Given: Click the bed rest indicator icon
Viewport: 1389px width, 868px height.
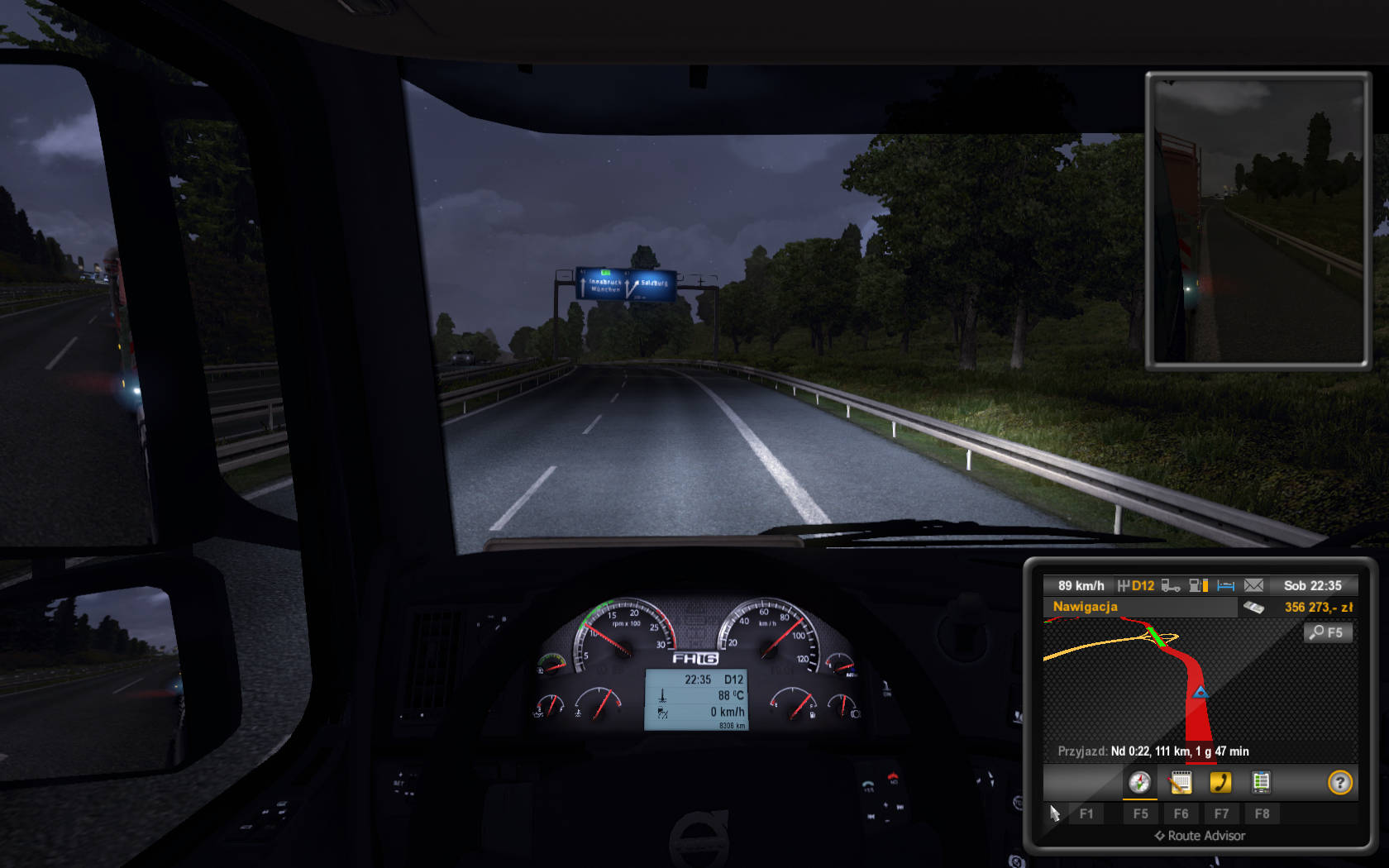Looking at the screenshot, I should coord(1225,585).
